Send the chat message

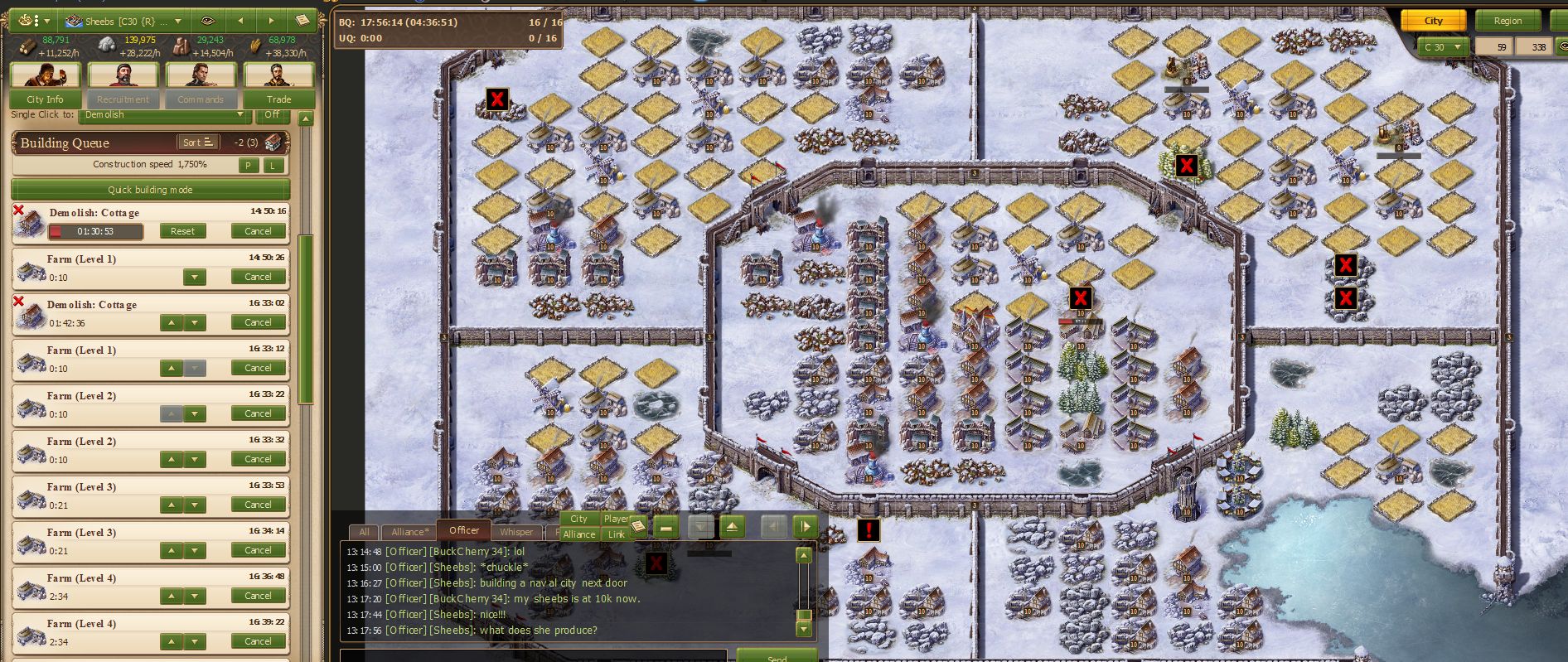click(x=777, y=657)
